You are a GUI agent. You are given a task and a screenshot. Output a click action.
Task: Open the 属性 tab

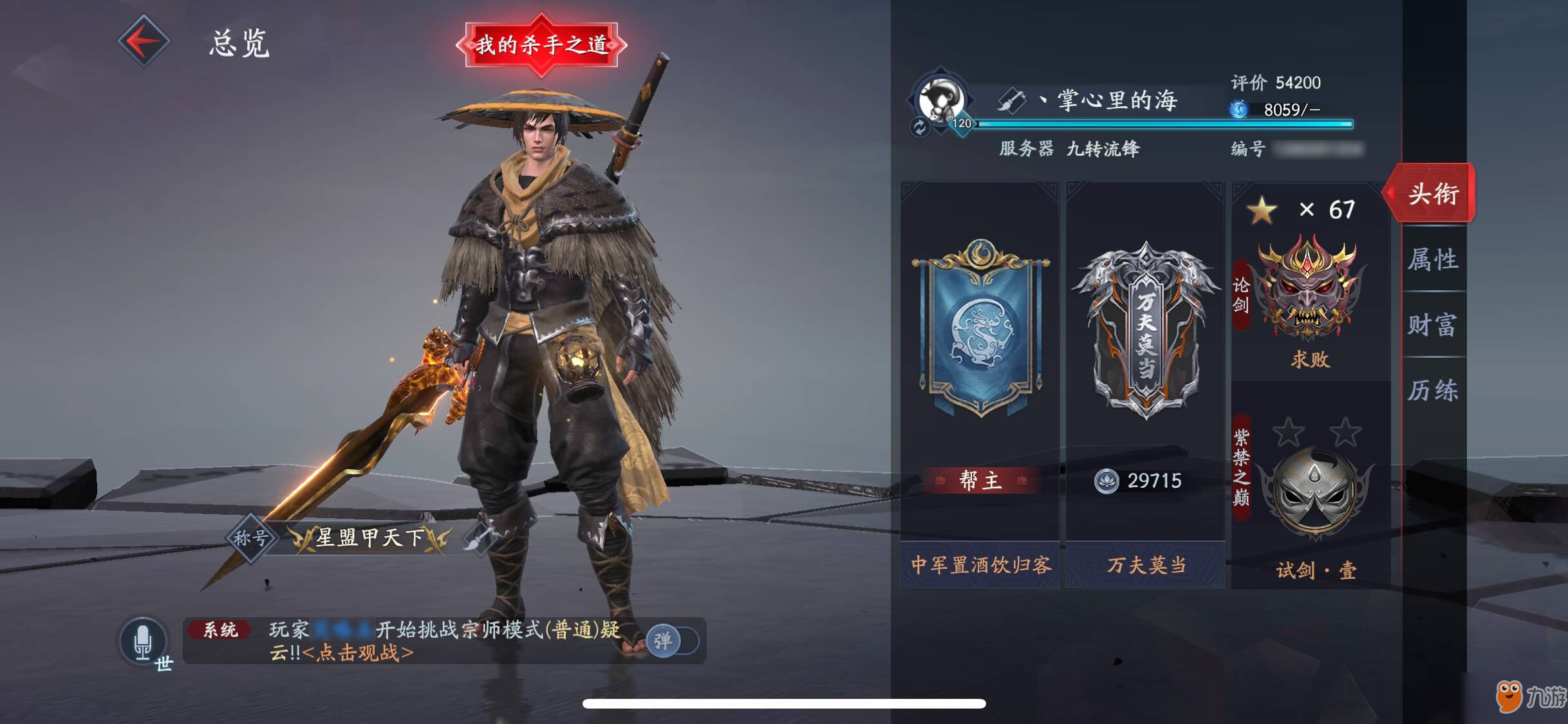(1433, 259)
